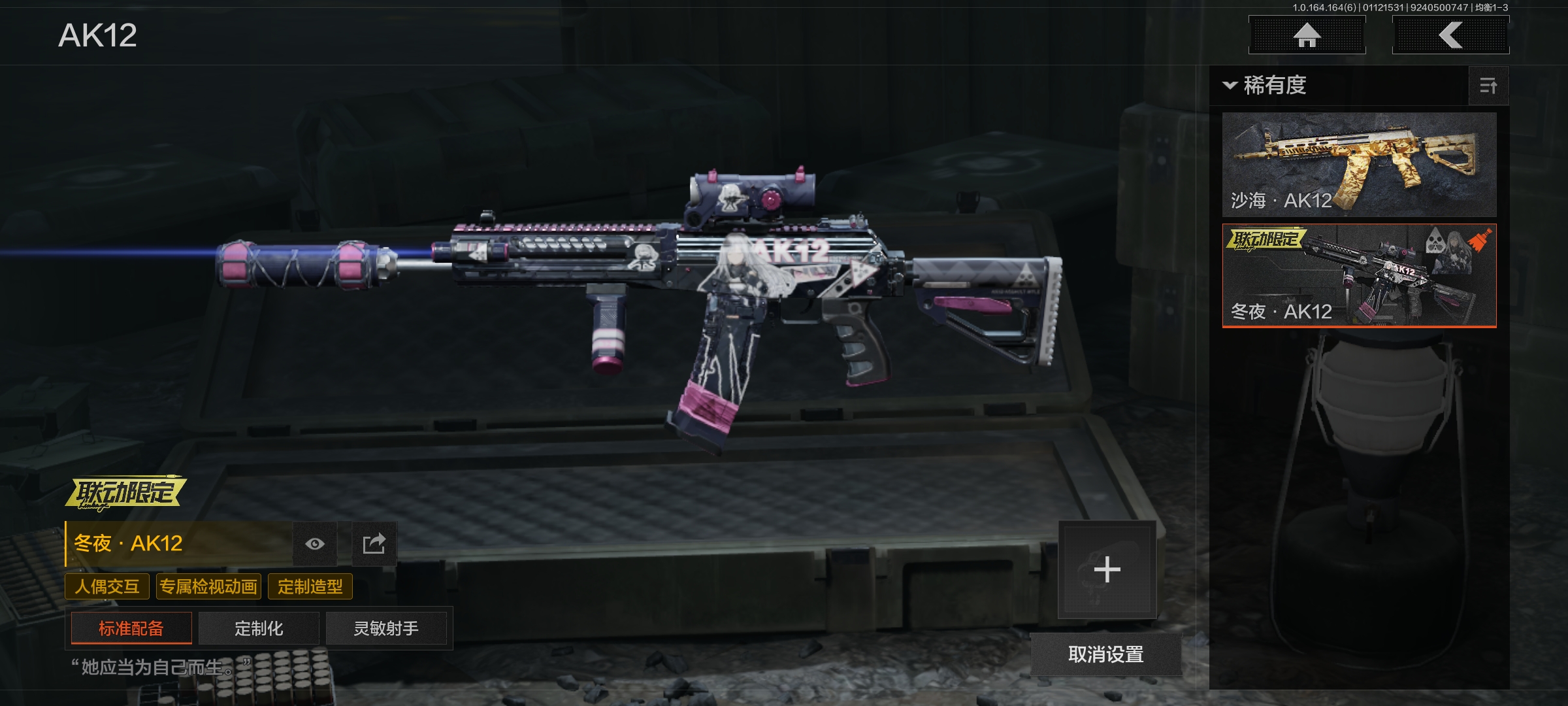Image resolution: width=1568 pixels, height=706 pixels.
Task: Click the plus add slot
Action: (1107, 569)
